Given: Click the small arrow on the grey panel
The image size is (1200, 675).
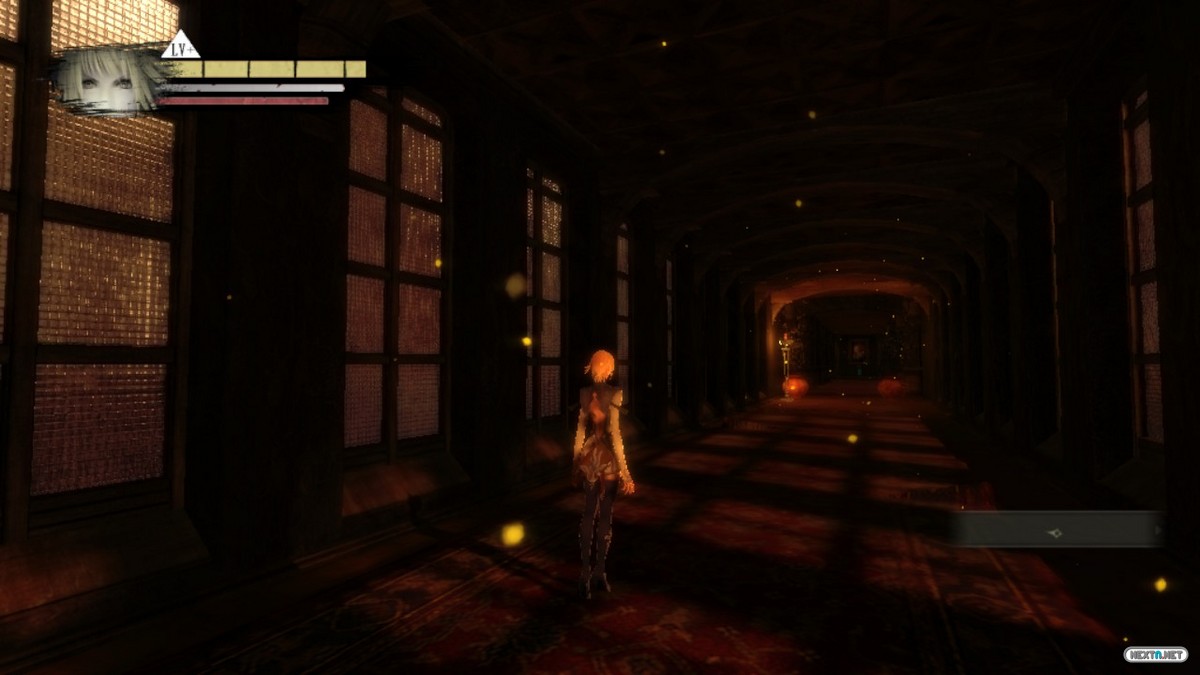Looking at the screenshot, I should 1159,530.
